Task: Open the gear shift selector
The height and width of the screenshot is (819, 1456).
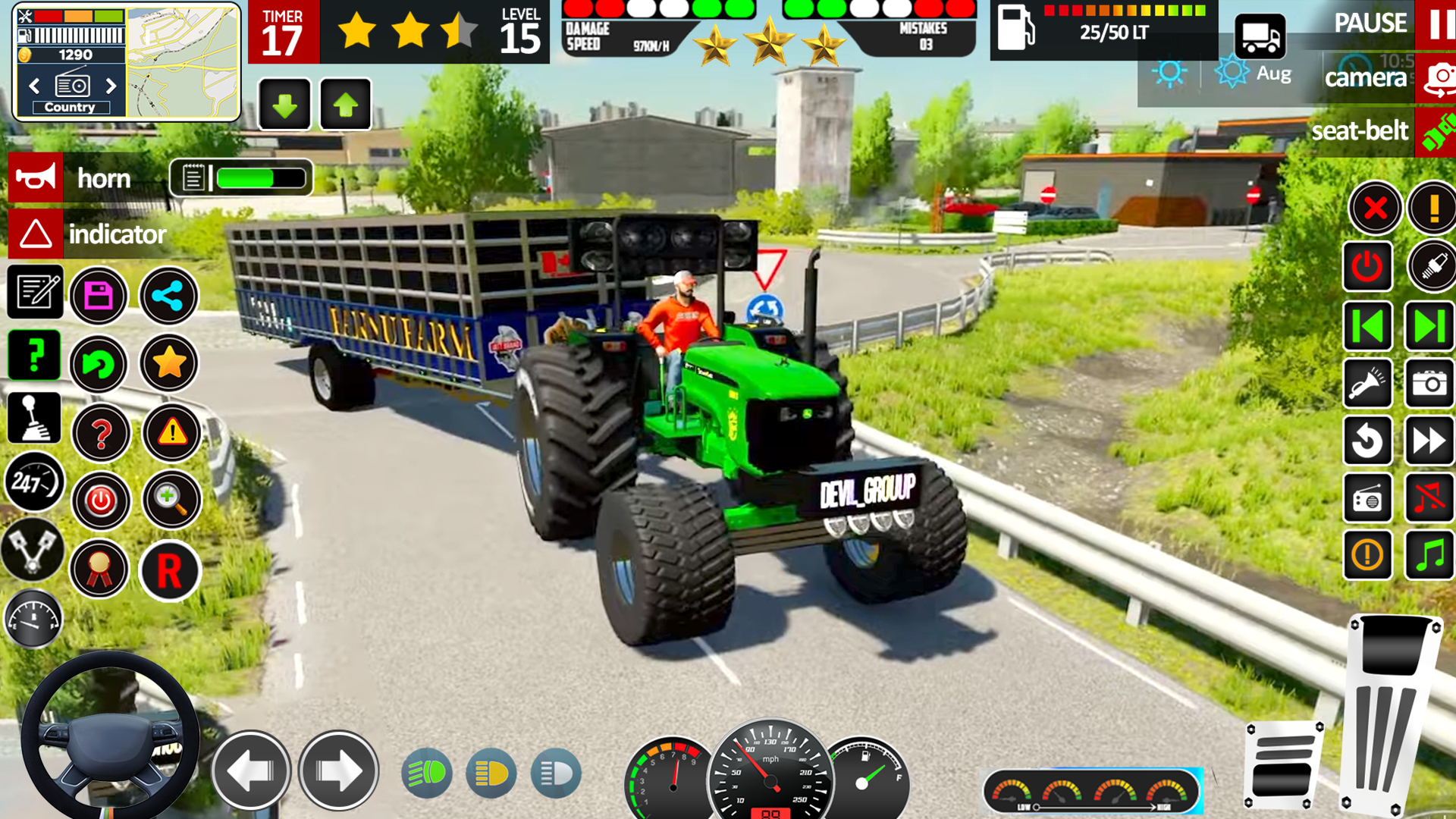Action: [35, 417]
